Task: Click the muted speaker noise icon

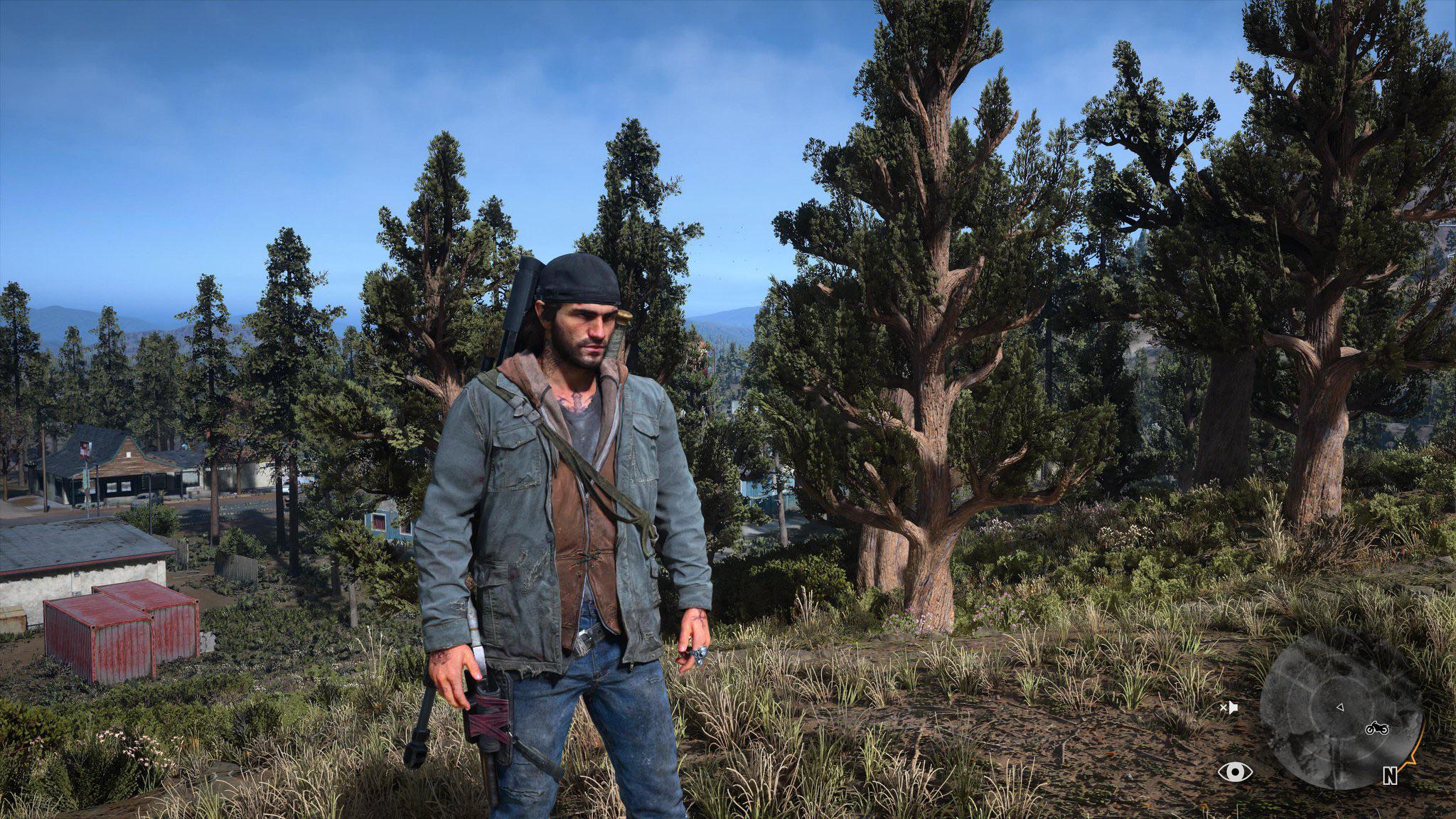Action: point(1229,707)
